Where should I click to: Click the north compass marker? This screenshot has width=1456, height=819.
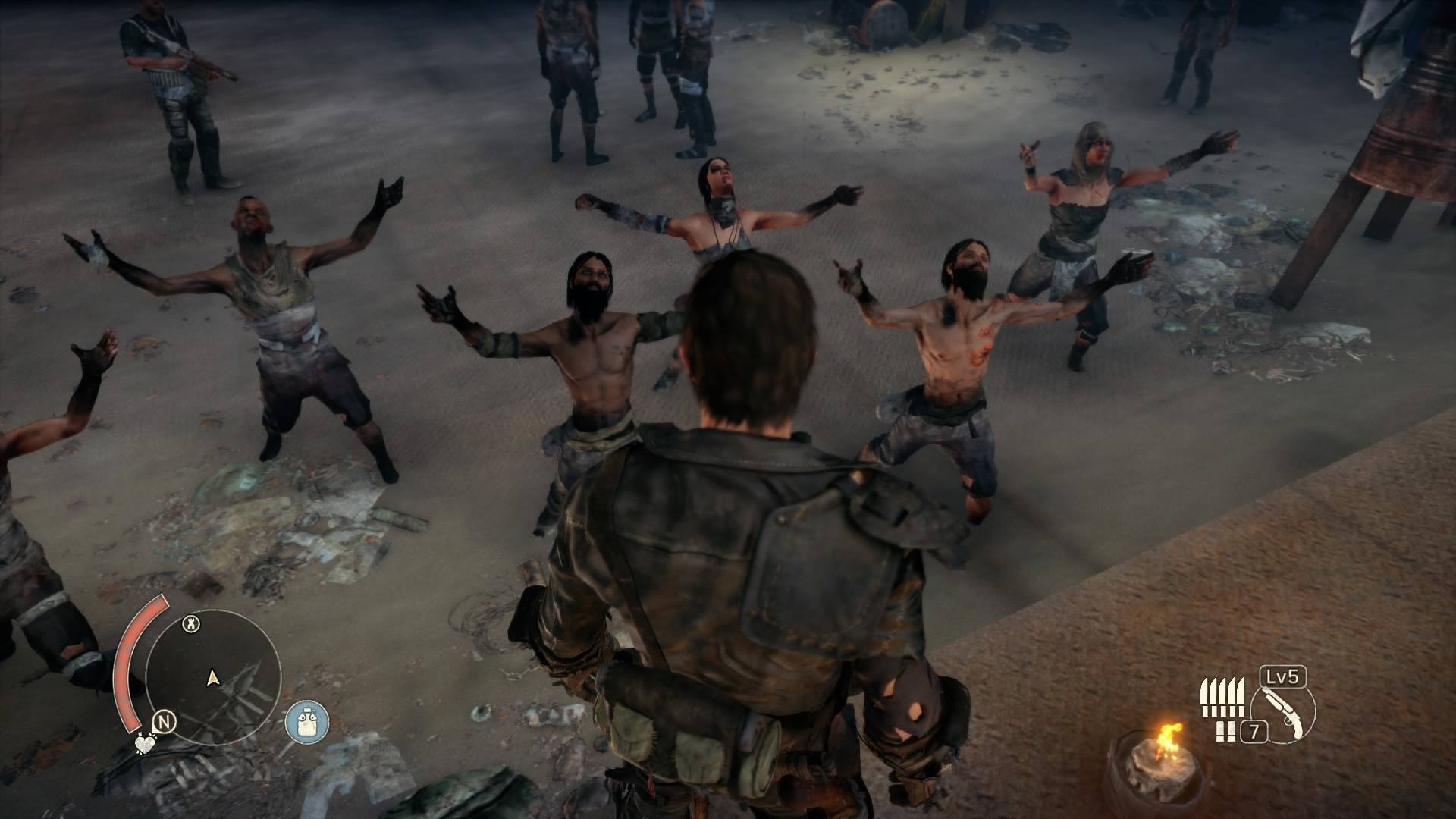pyautogui.click(x=164, y=722)
